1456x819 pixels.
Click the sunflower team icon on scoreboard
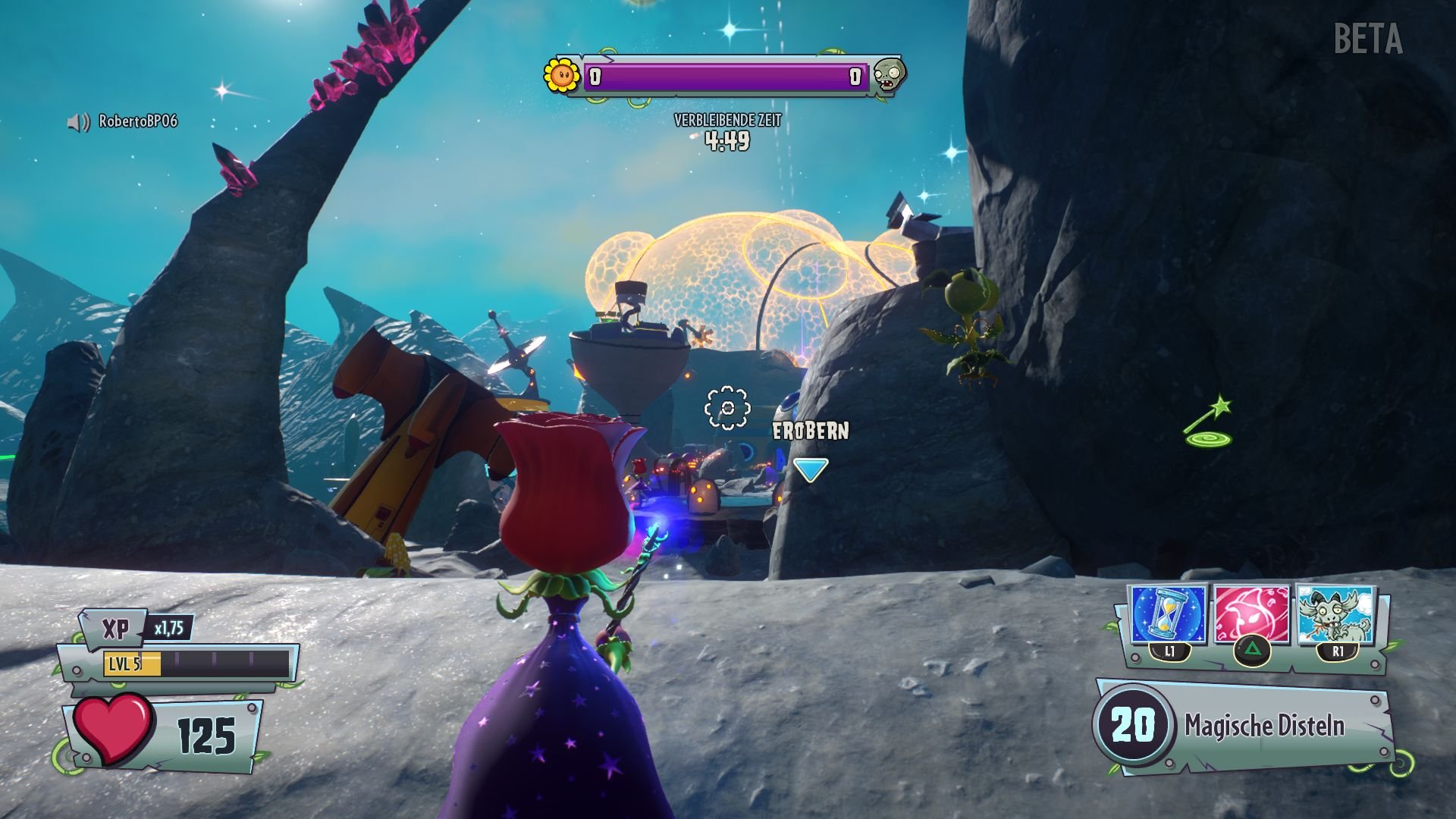tap(560, 75)
